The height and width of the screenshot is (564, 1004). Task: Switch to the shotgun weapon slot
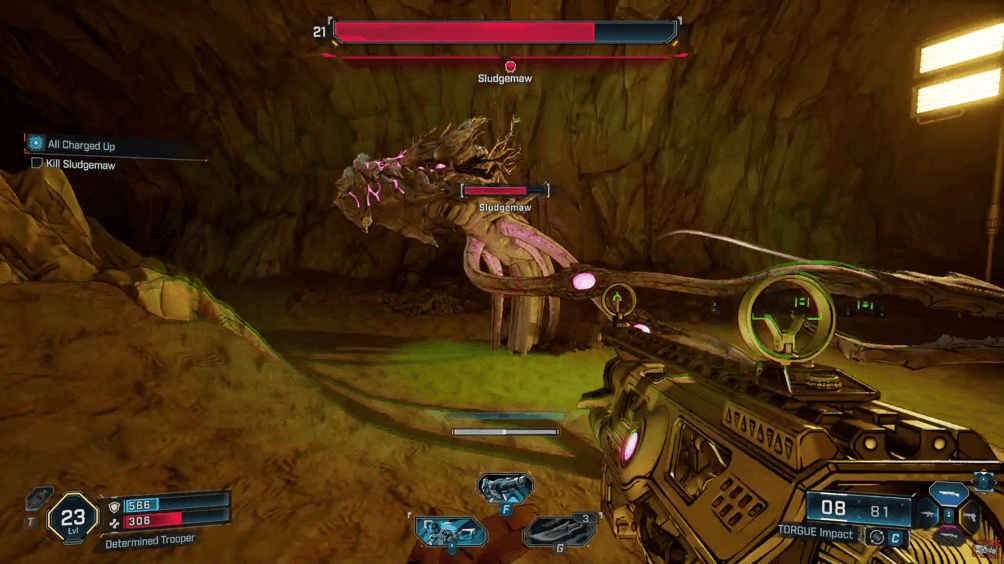pyautogui.click(x=947, y=492)
